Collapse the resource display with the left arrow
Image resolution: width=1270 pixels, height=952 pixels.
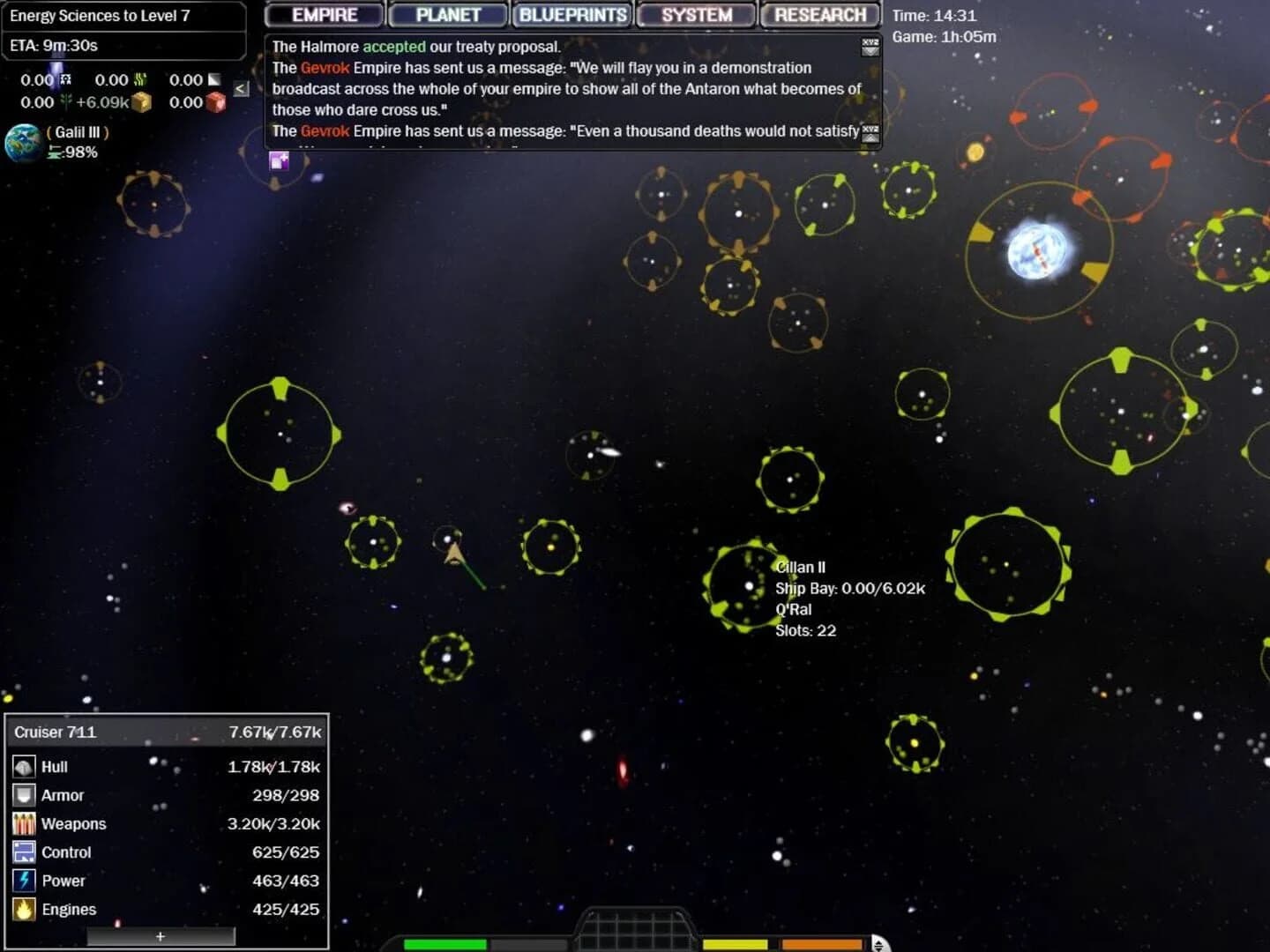click(239, 88)
